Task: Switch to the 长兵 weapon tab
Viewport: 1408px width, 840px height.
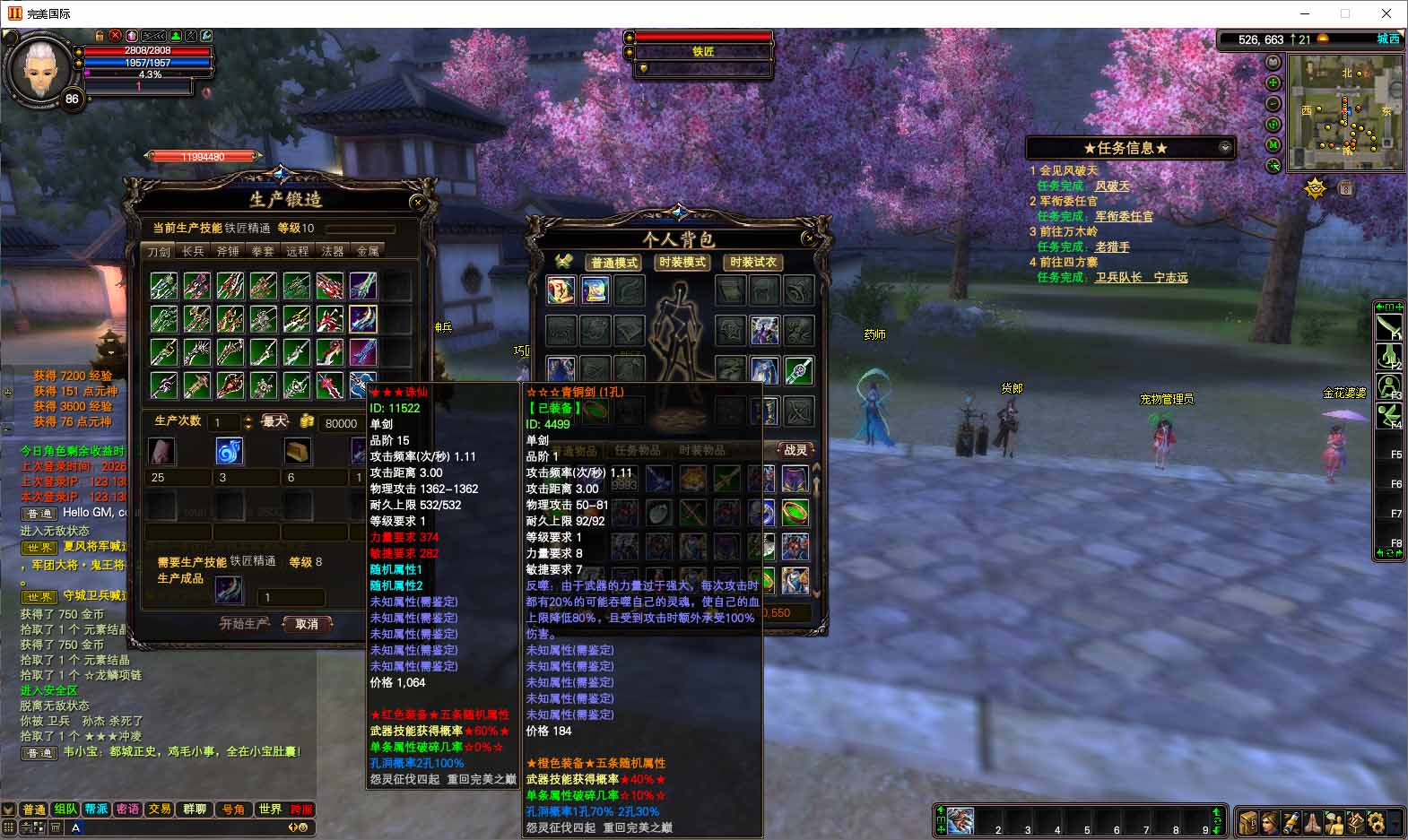Action: coord(193,251)
